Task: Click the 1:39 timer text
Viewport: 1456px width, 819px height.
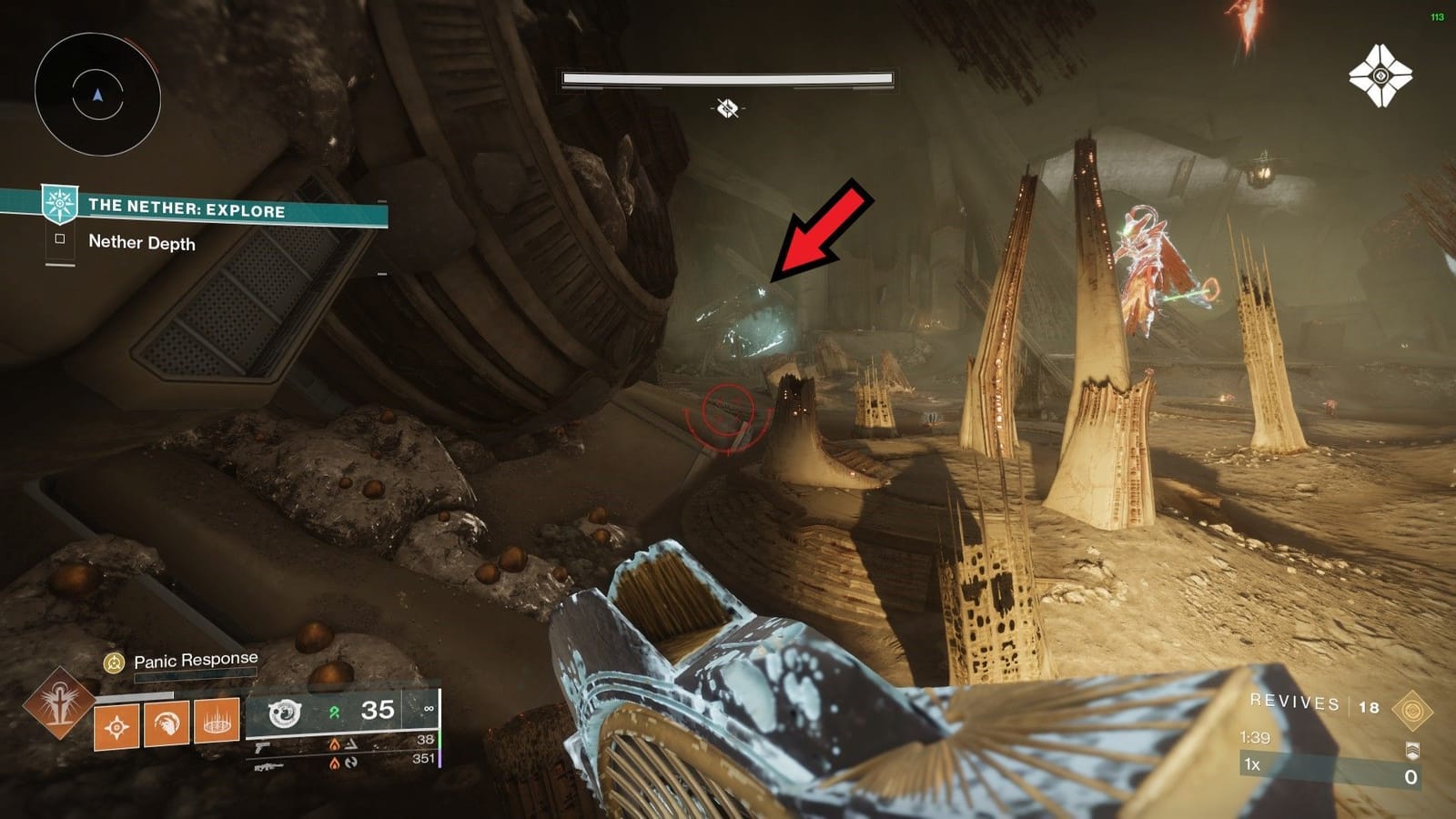Action: tap(1255, 737)
